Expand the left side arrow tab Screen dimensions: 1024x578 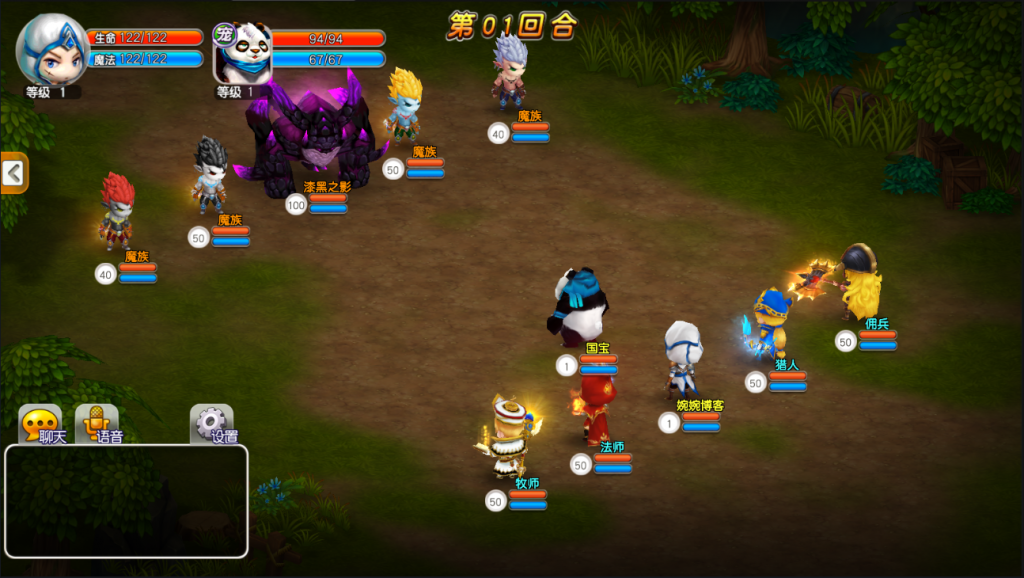(14, 174)
